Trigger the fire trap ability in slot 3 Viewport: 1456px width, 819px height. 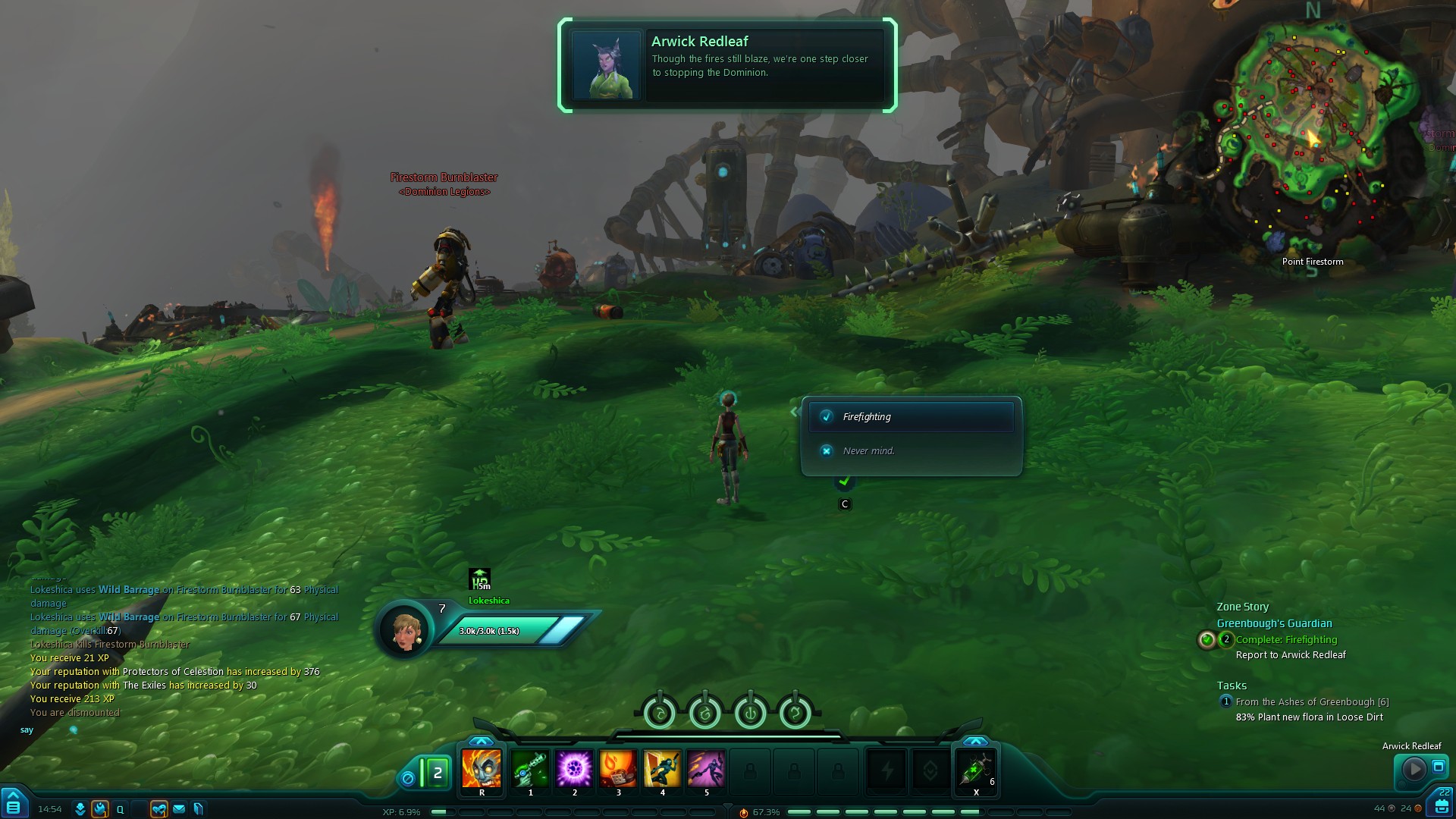[618, 768]
